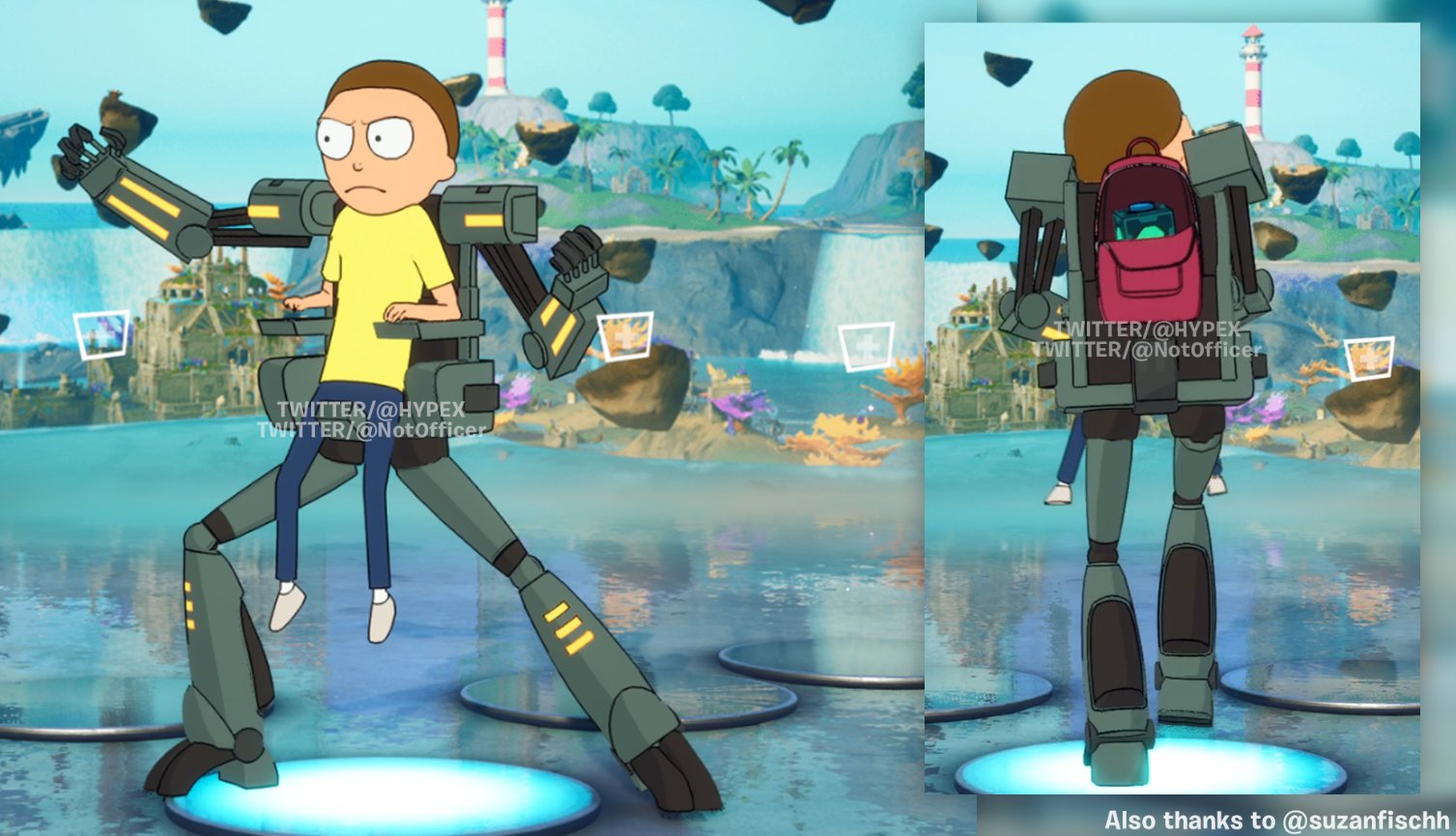
Task: Select the plus slot beside the mech's yellow-striped fist
Action: click(624, 336)
